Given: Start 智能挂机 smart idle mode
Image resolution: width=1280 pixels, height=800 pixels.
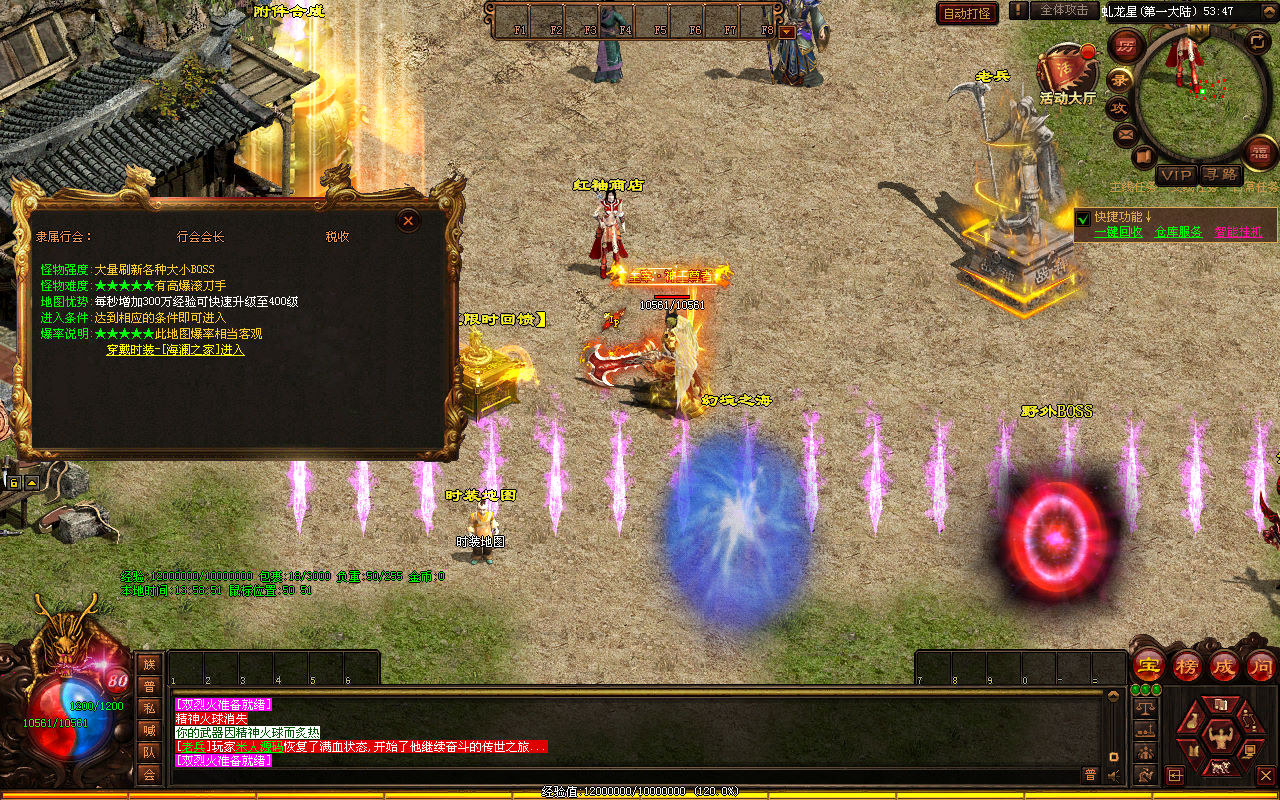Looking at the screenshot, I should pos(1238,232).
